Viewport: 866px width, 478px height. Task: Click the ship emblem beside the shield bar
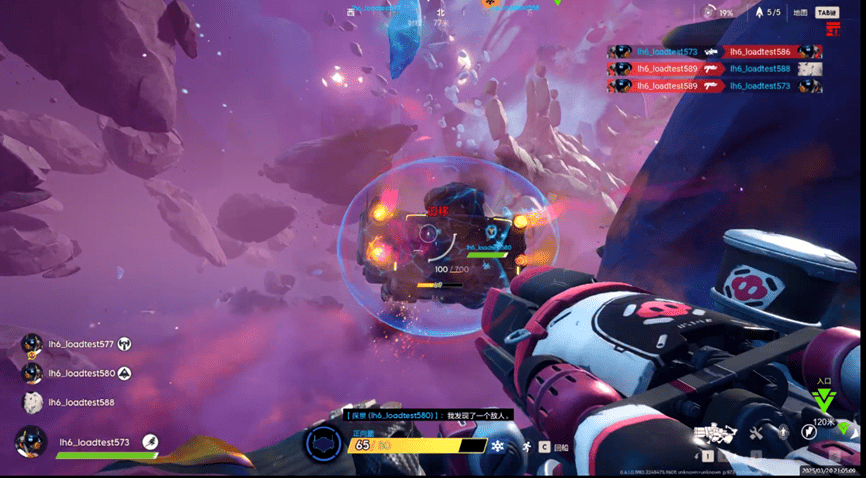tap(324, 443)
